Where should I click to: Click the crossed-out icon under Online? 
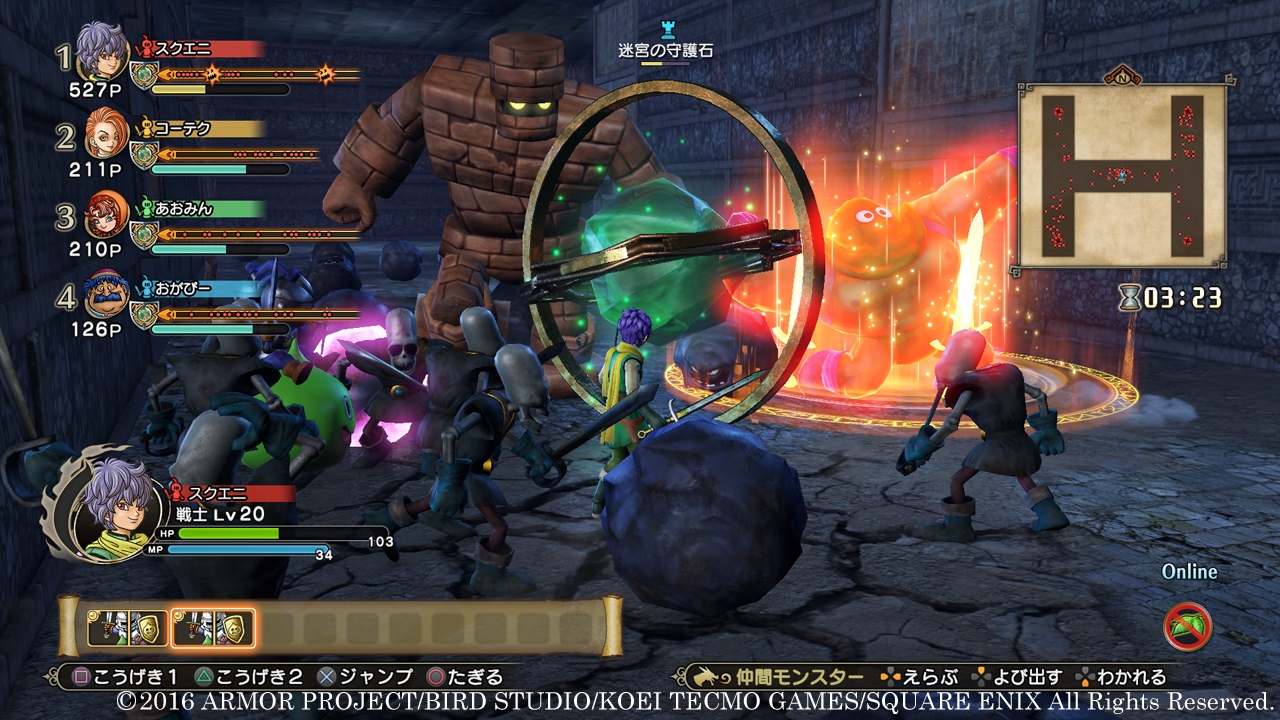coord(1188,627)
